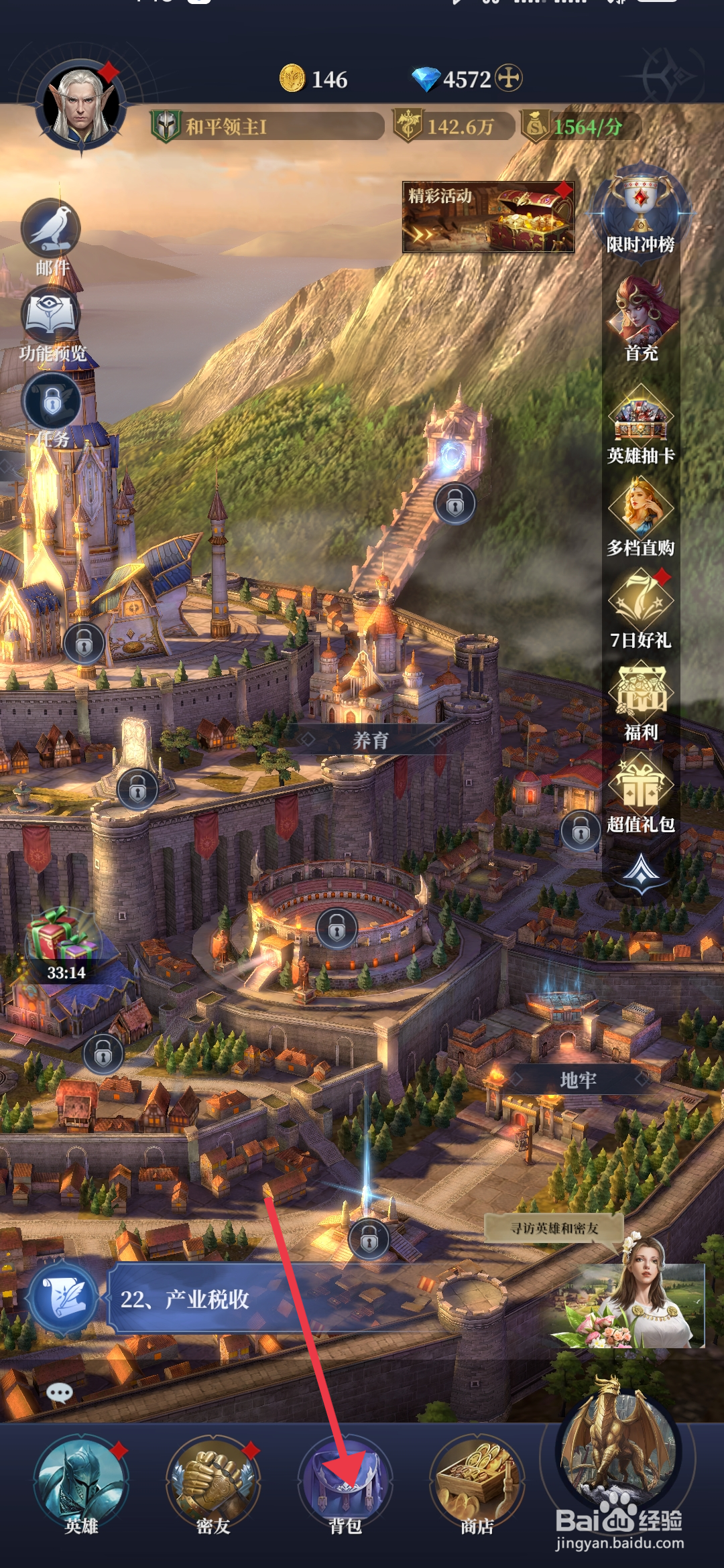Open 功能预览 feature preview

click(52, 323)
